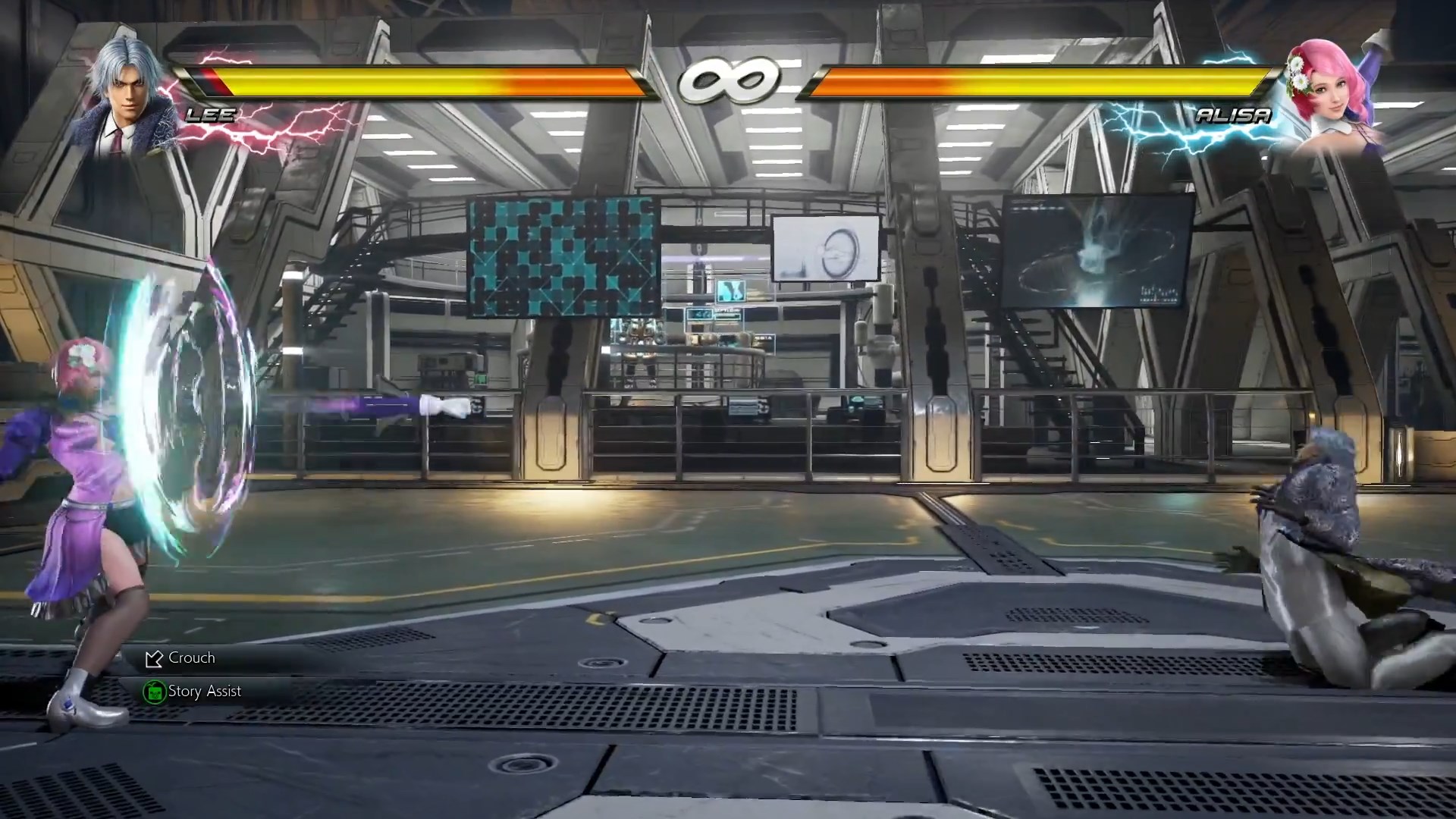Select Alisa's character portrait
This screenshot has height=819, width=1456.
(1332, 93)
